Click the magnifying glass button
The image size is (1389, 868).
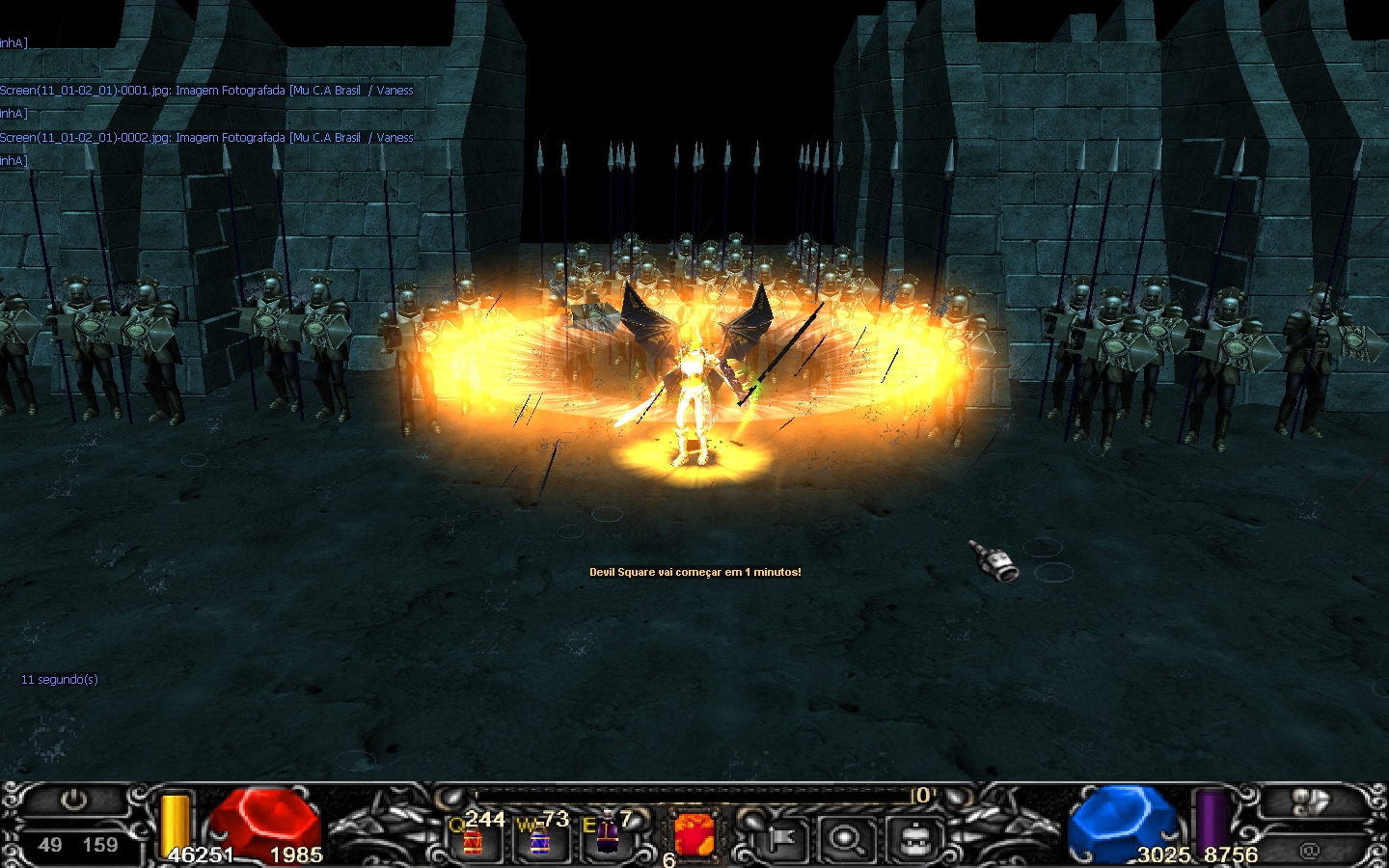(x=847, y=840)
